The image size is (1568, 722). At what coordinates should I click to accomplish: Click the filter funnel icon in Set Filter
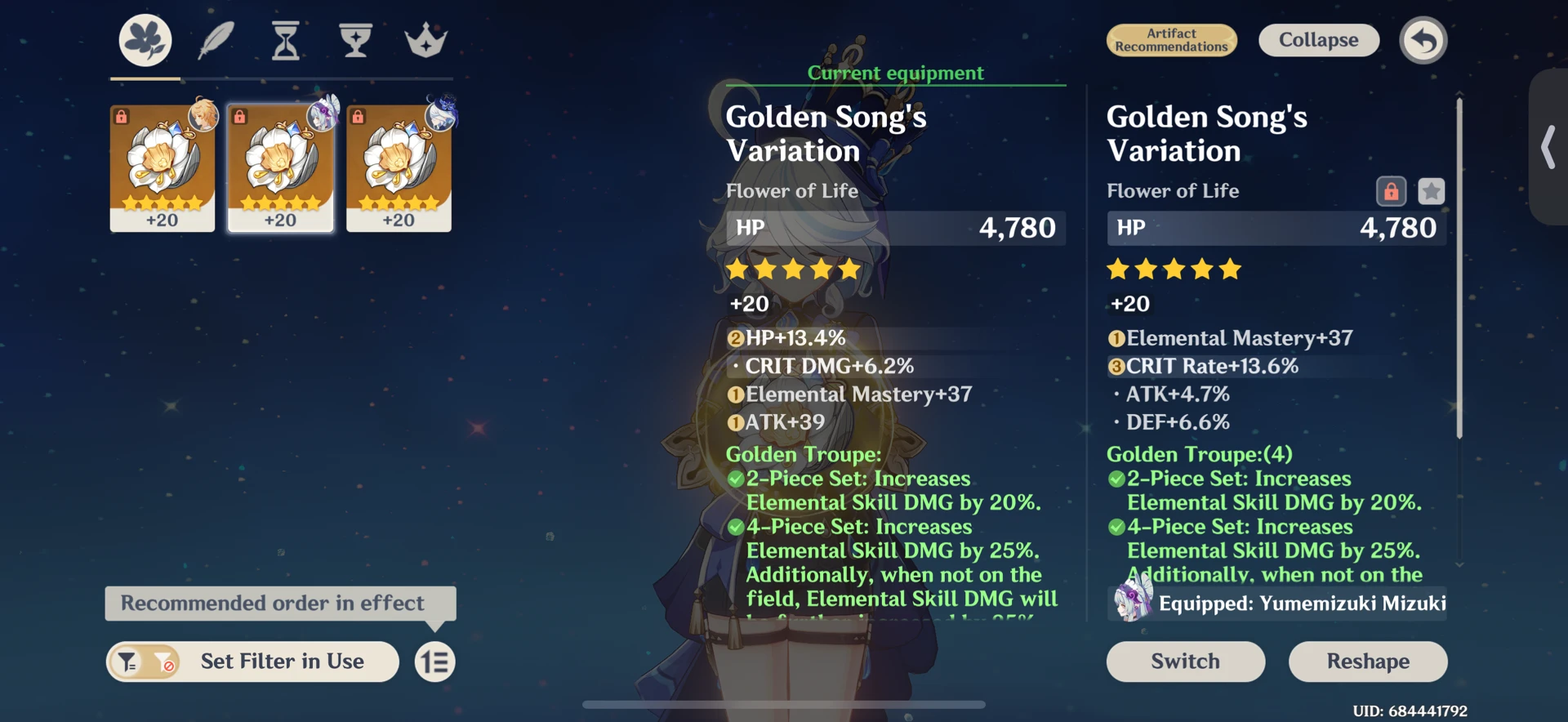click(127, 662)
